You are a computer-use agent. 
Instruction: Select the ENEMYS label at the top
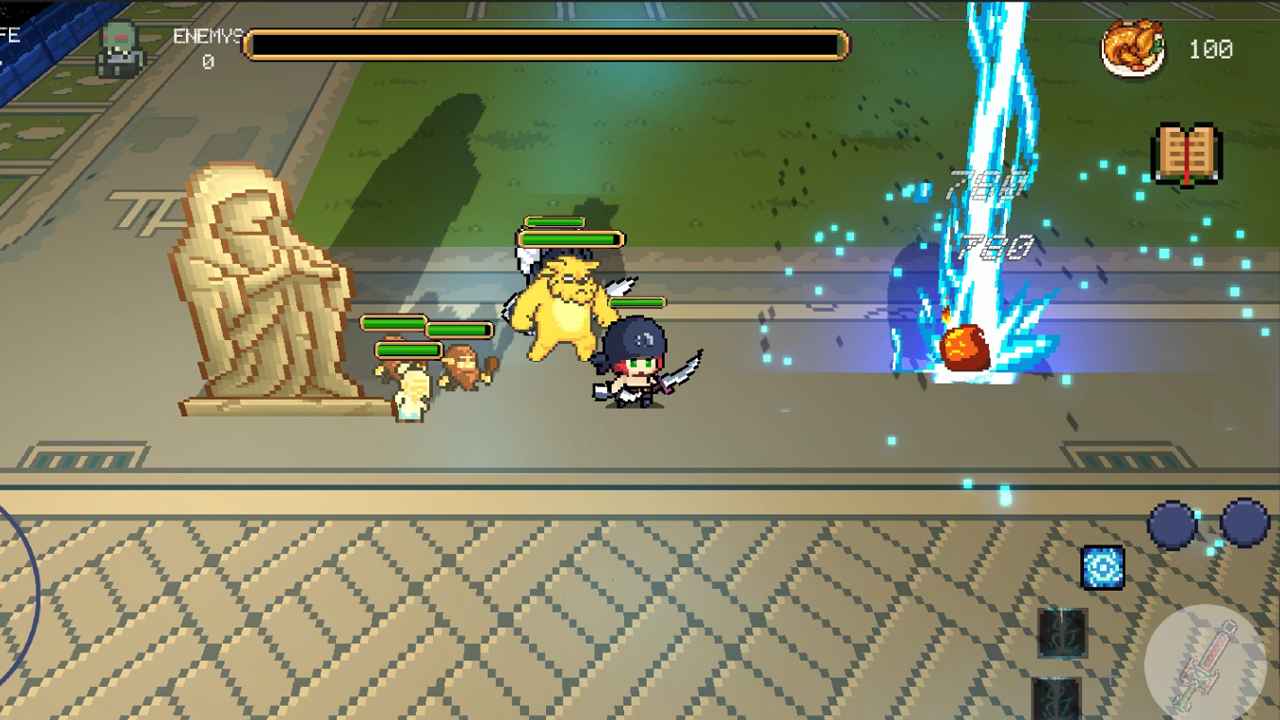[x=207, y=37]
